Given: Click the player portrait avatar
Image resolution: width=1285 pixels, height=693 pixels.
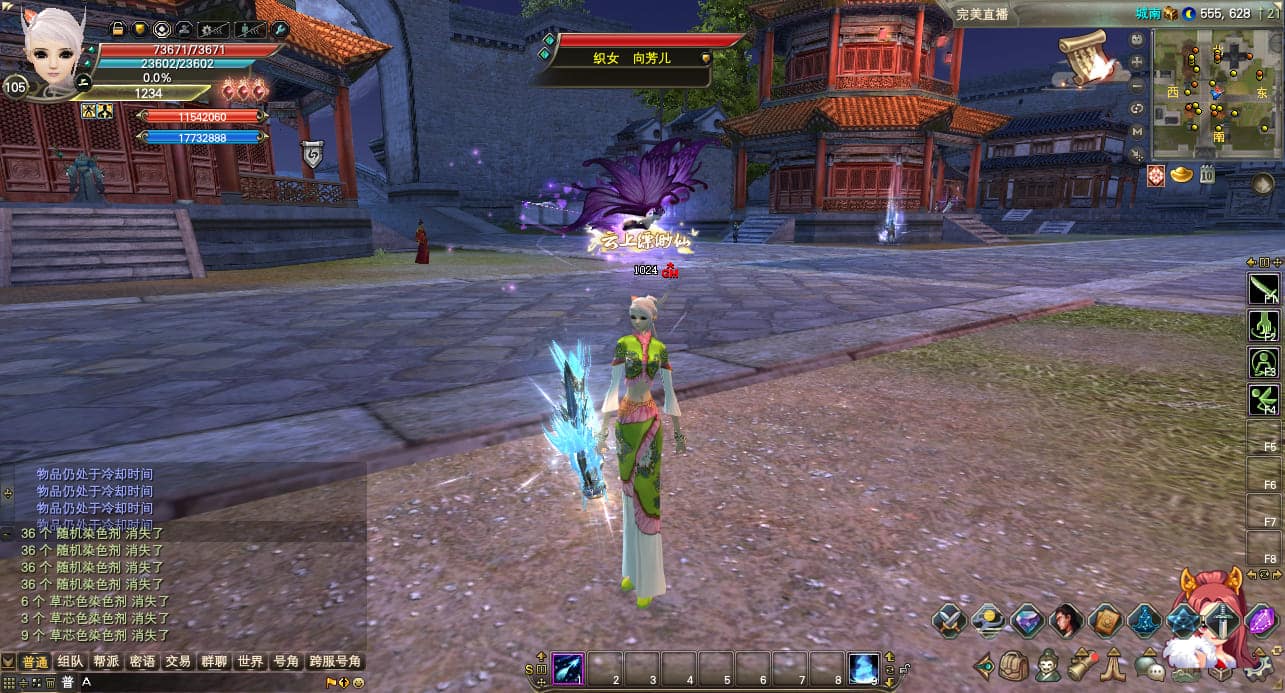Looking at the screenshot, I should pyautogui.click(x=49, y=50).
